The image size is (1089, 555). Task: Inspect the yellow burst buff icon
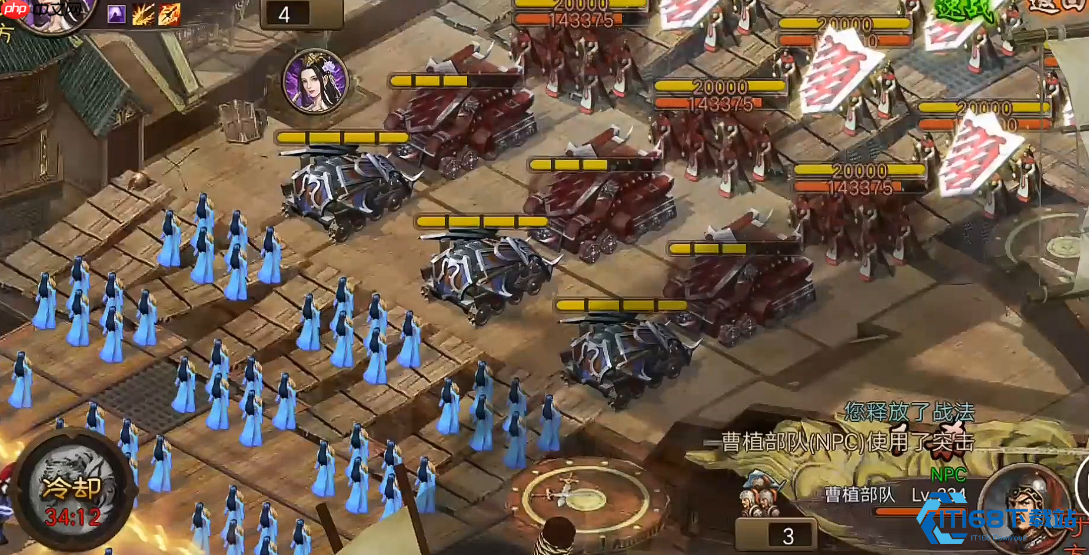[144, 13]
